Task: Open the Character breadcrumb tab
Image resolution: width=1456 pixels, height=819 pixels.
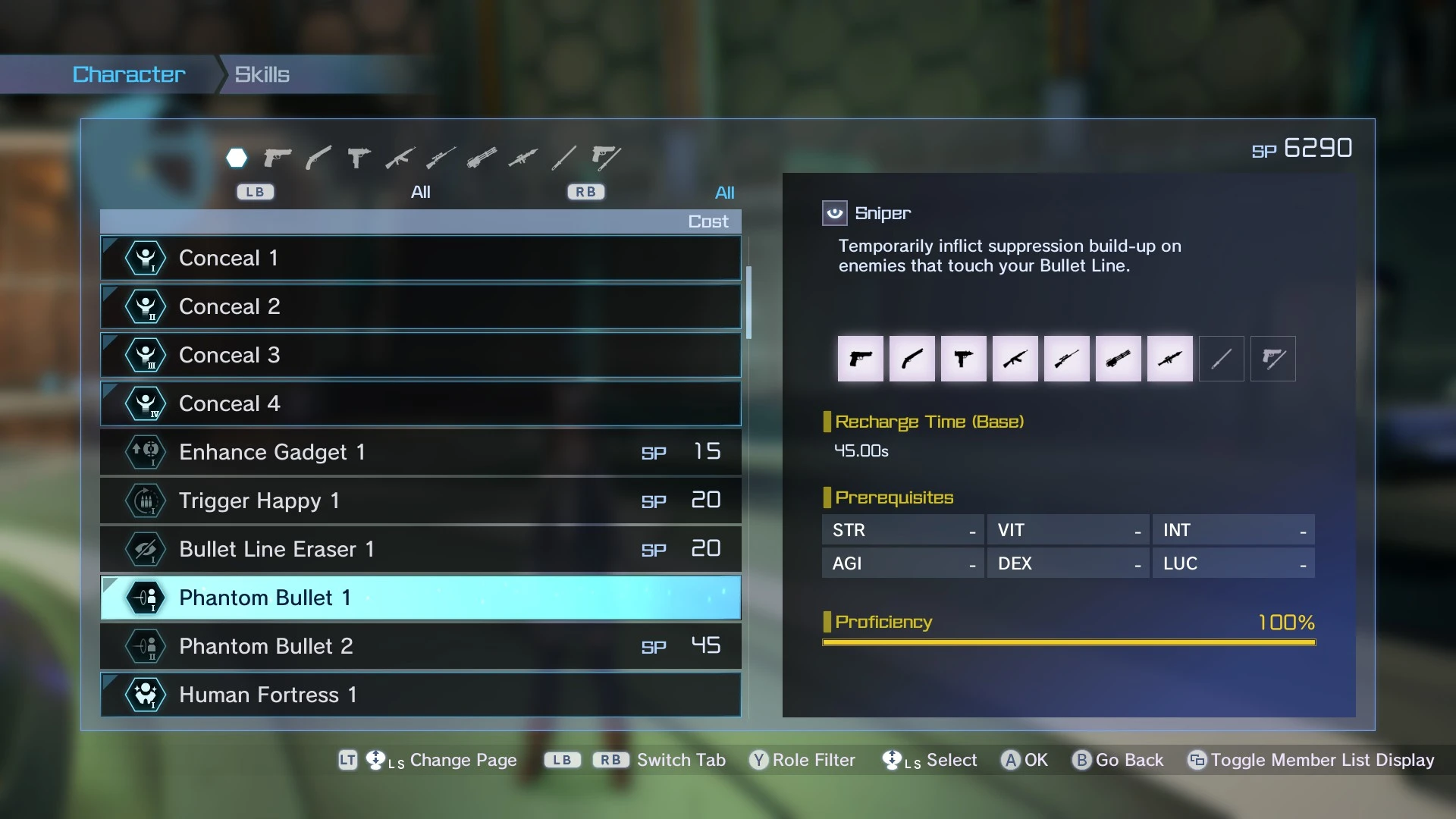Action: coord(129,74)
